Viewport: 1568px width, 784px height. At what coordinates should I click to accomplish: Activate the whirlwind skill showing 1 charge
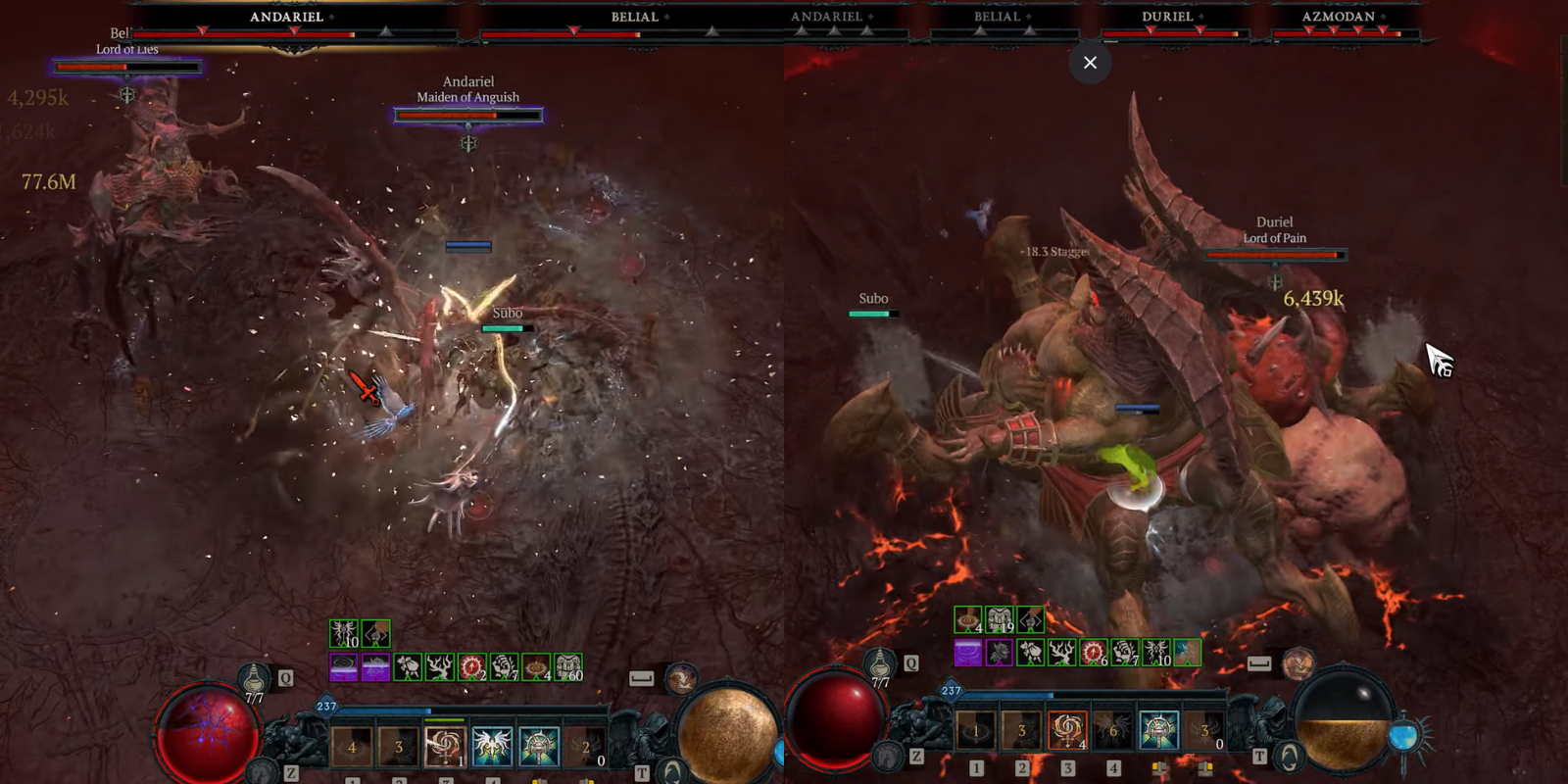[x=445, y=747]
